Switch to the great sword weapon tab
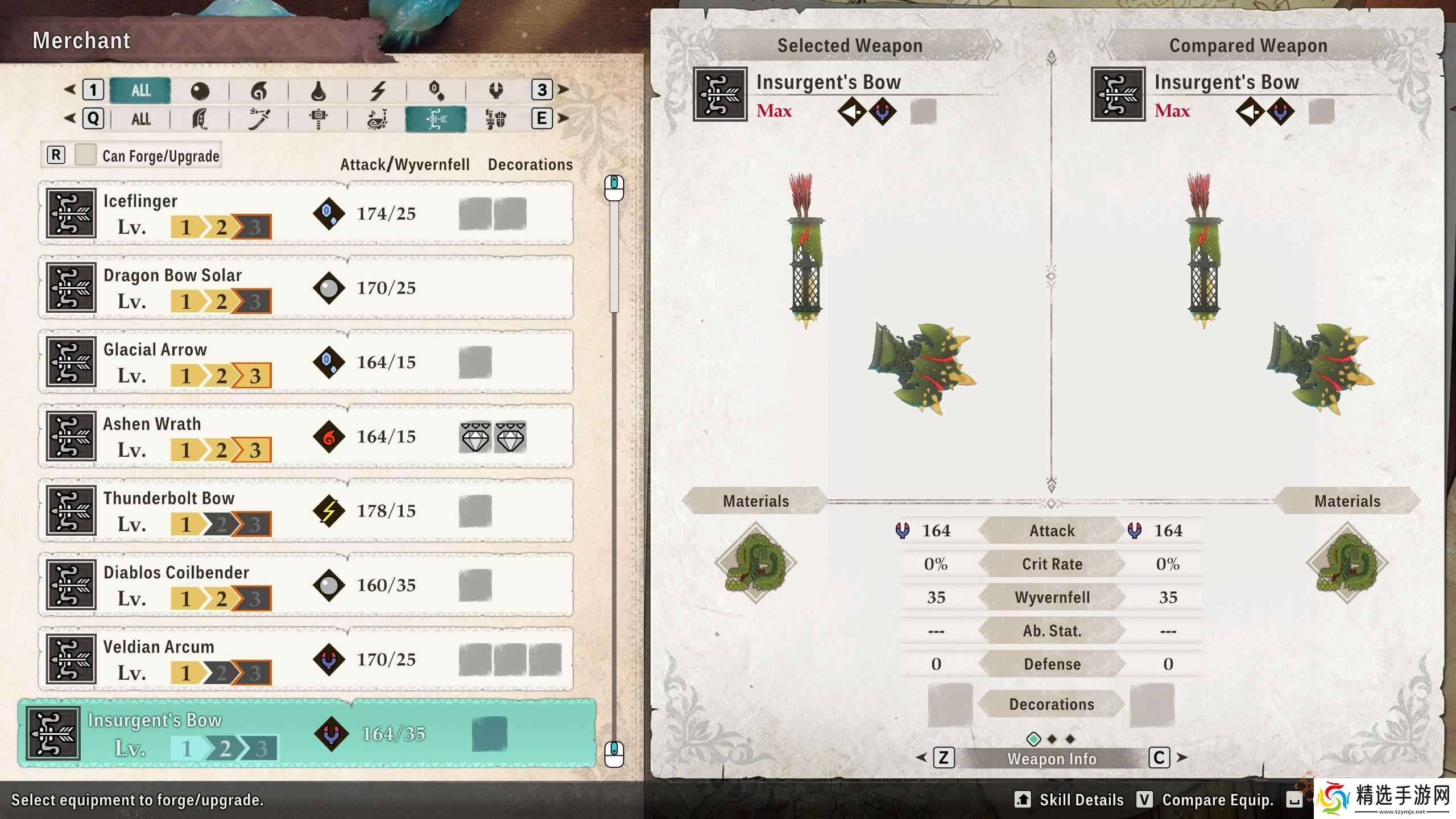The width and height of the screenshot is (1456, 819). tap(200, 119)
